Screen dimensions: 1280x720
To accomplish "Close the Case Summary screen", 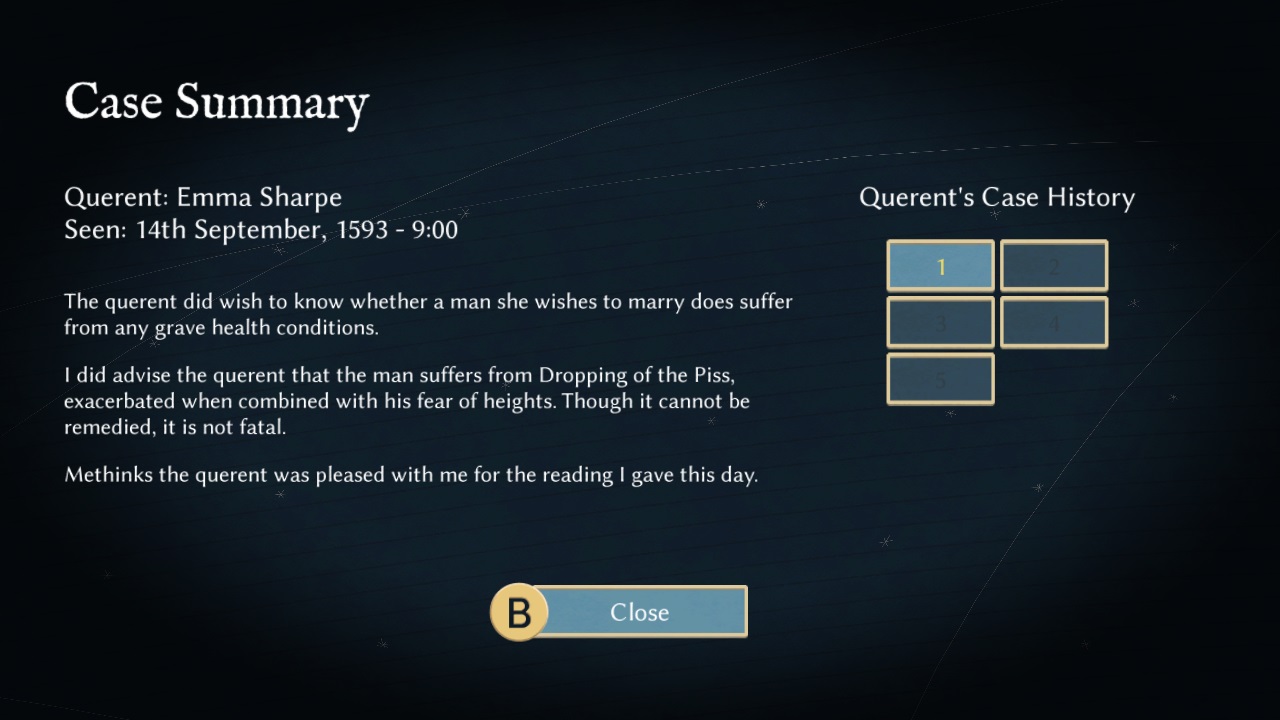I will (640, 612).
